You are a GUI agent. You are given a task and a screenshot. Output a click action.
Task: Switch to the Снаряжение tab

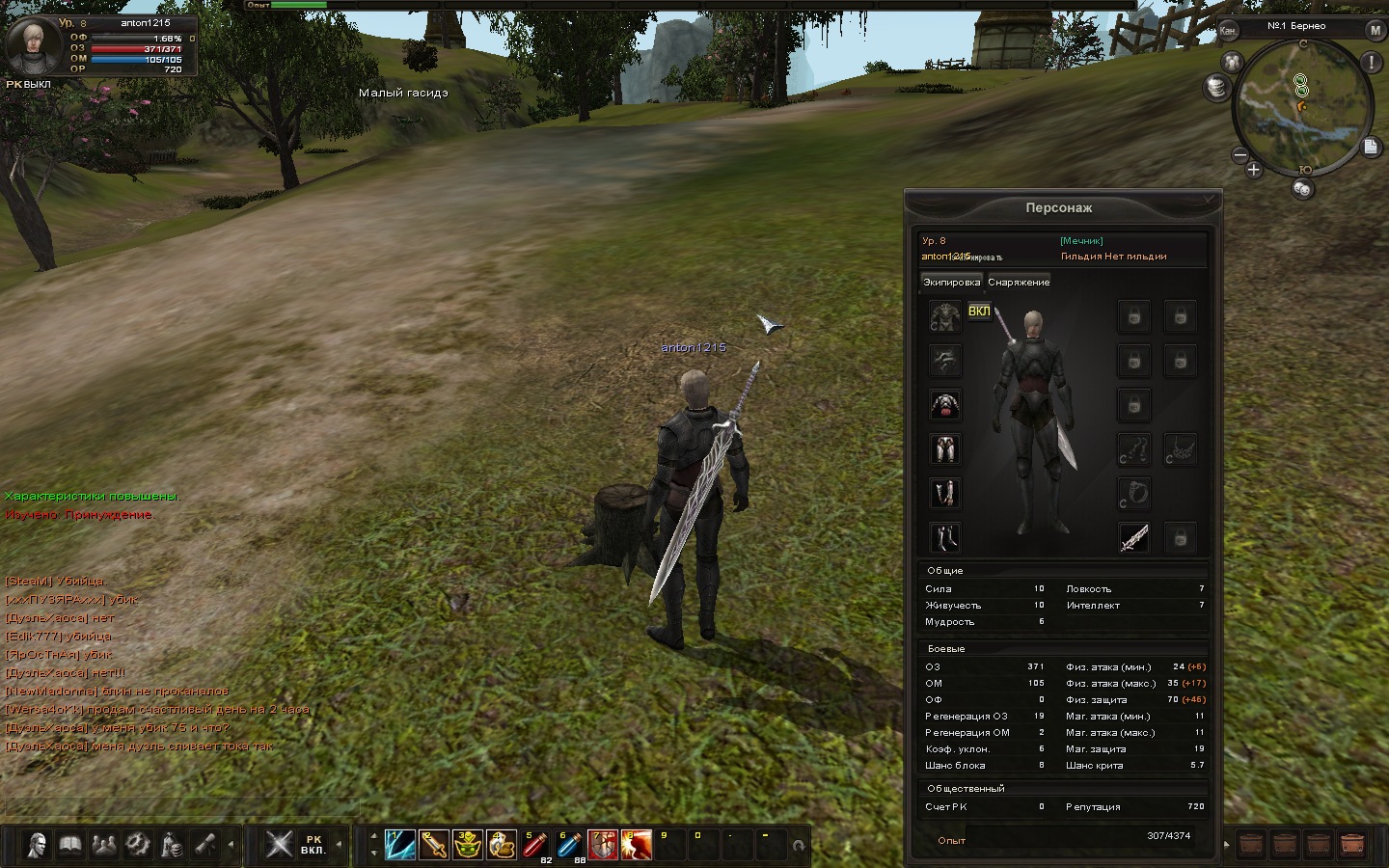[x=1019, y=282]
